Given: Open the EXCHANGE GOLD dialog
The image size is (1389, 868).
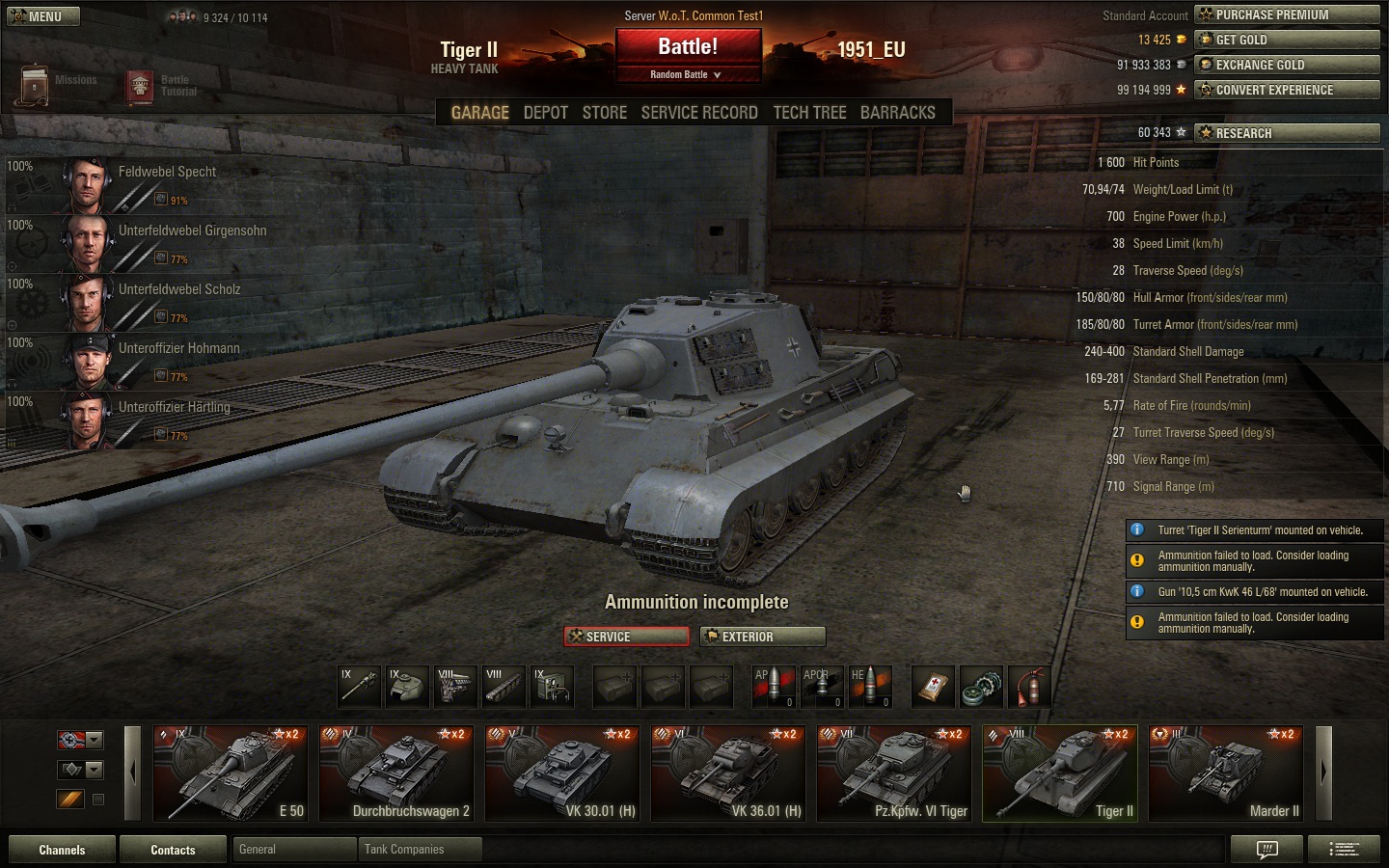Looking at the screenshot, I should (x=1287, y=65).
